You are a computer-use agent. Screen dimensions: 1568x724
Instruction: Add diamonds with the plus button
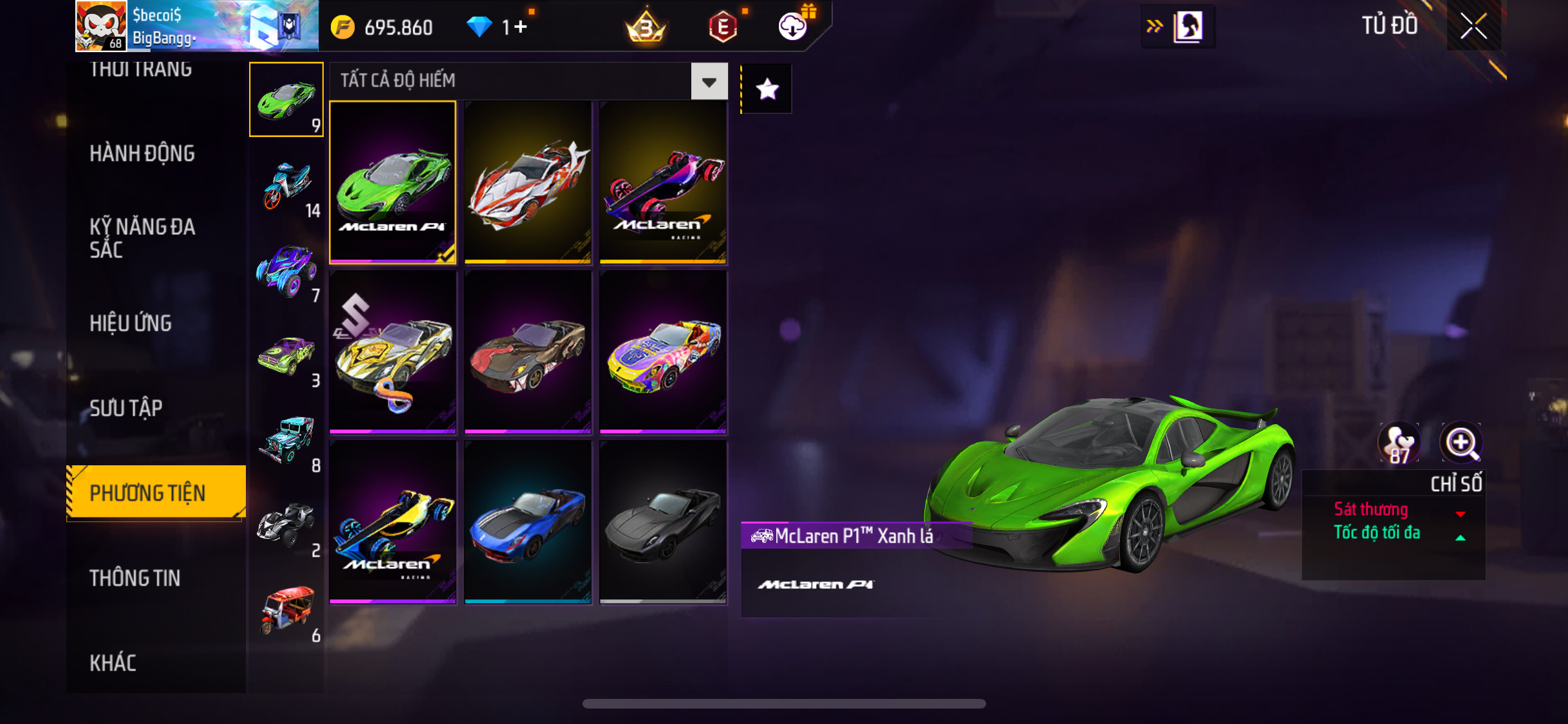tap(520, 27)
